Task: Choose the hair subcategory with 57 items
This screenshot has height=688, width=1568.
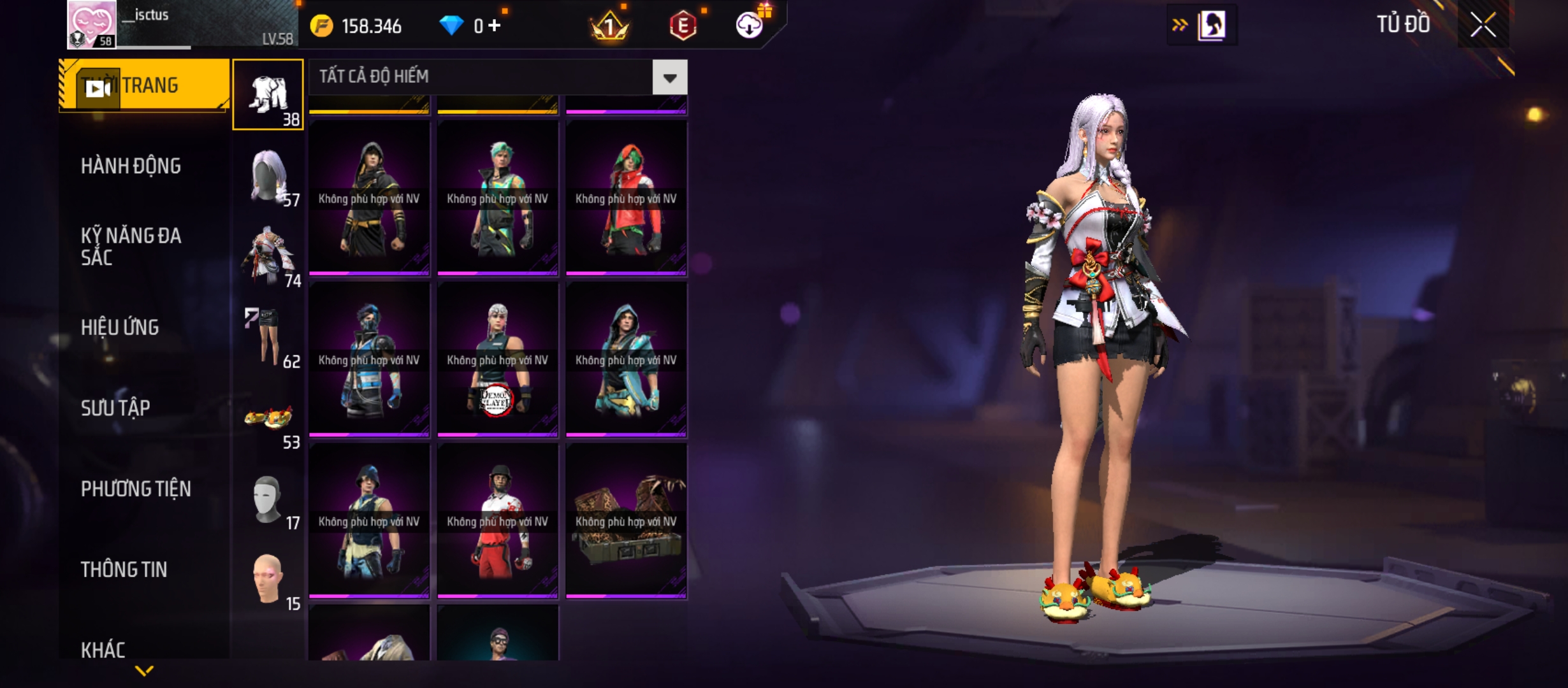Action: [268, 176]
